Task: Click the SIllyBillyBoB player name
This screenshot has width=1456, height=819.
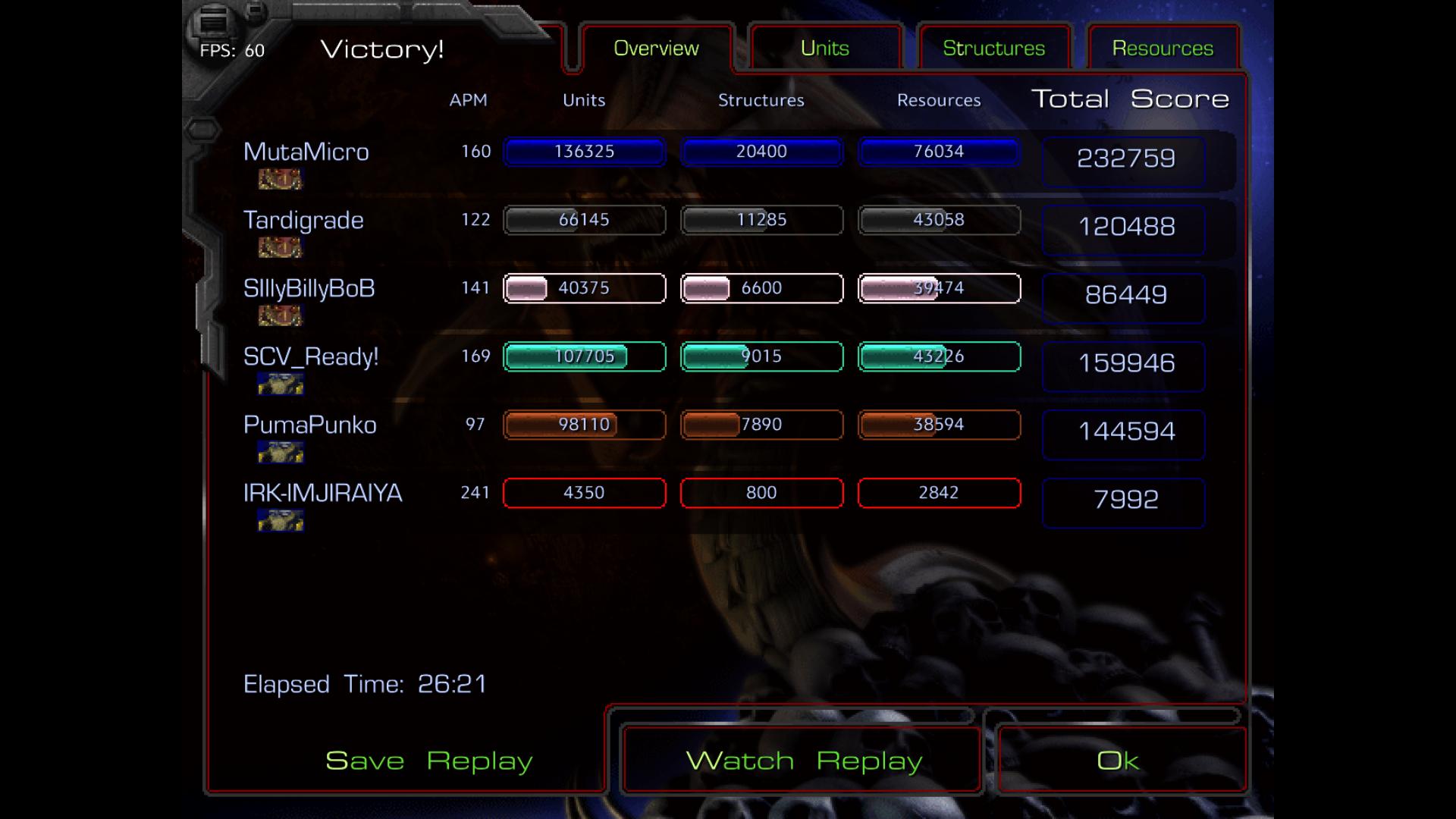Action: 309,288
